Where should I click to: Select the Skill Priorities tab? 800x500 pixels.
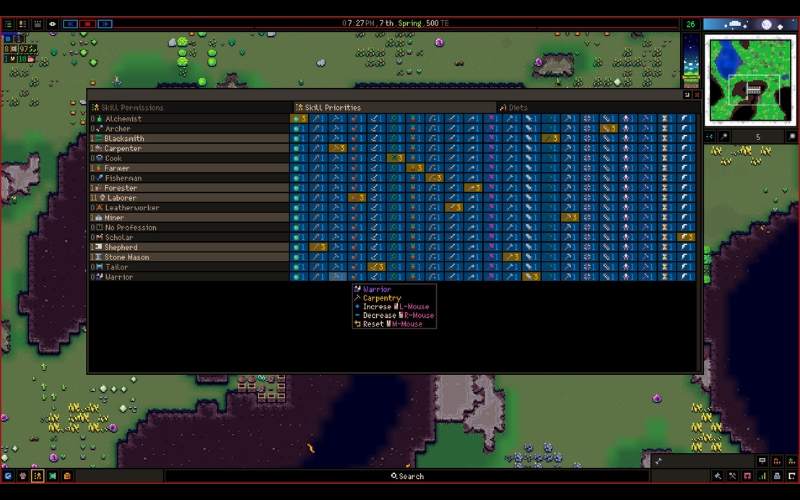[330, 107]
